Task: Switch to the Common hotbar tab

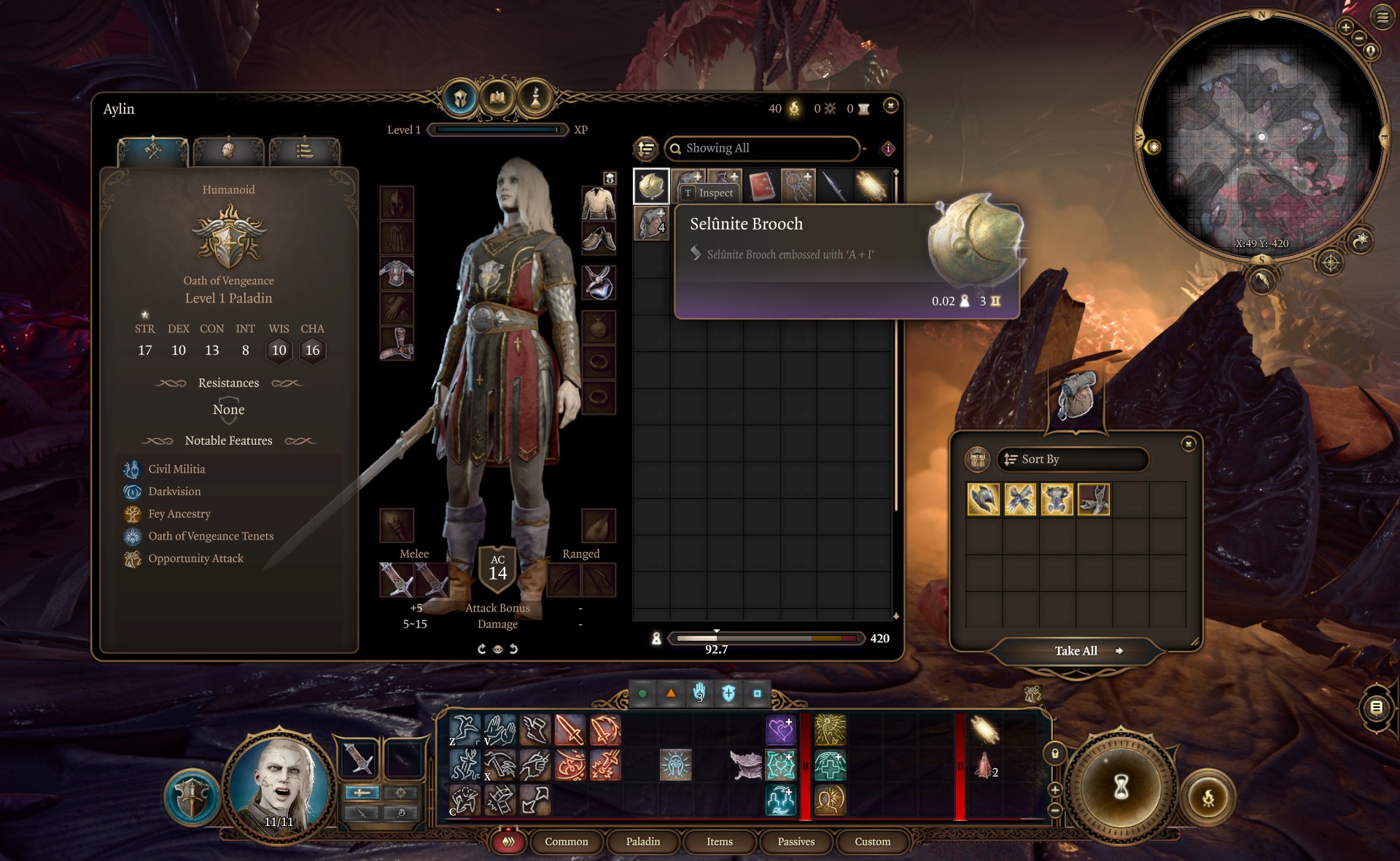Action: [x=566, y=841]
